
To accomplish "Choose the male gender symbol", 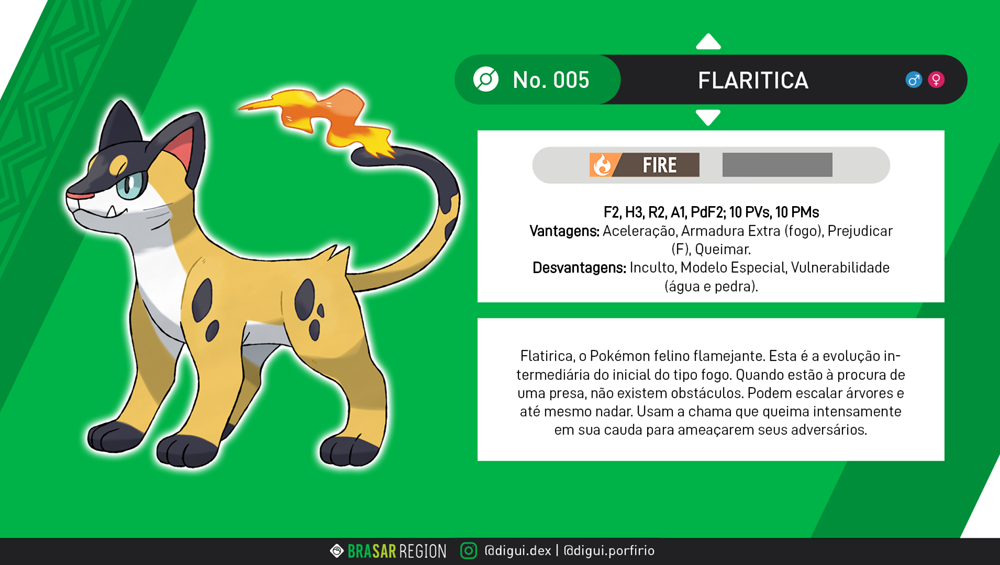I will [x=913, y=80].
